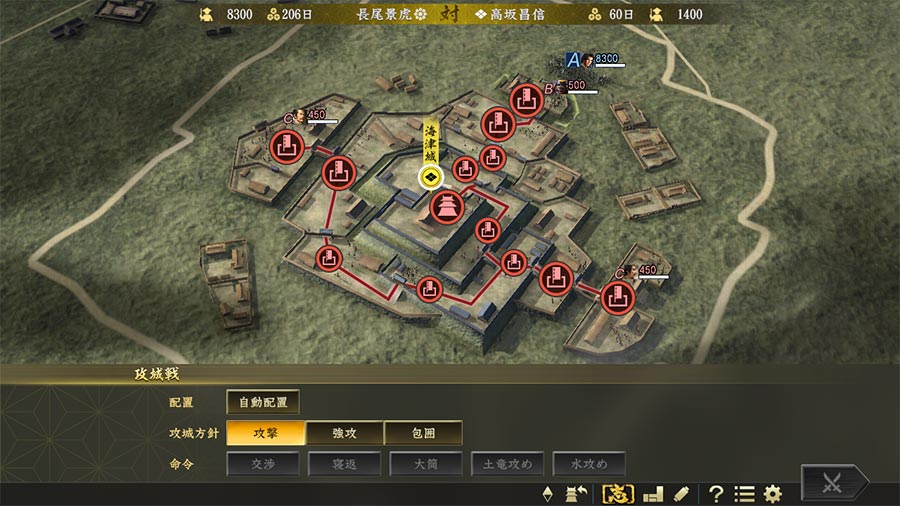Issue the 交渉 negotiation command
This screenshot has width=900, height=506.
[264, 463]
